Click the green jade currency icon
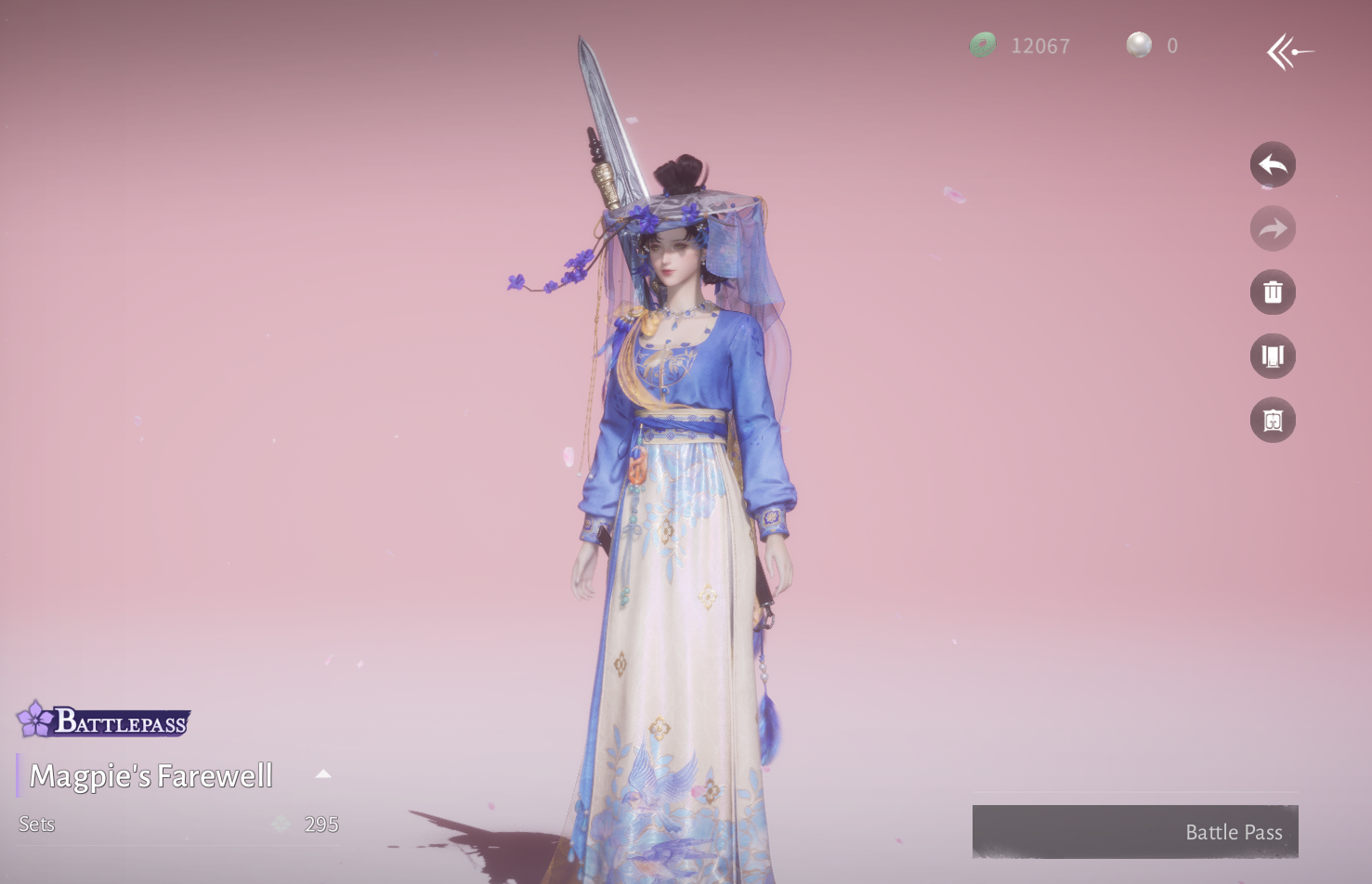Image resolution: width=1372 pixels, height=884 pixels. [983, 45]
